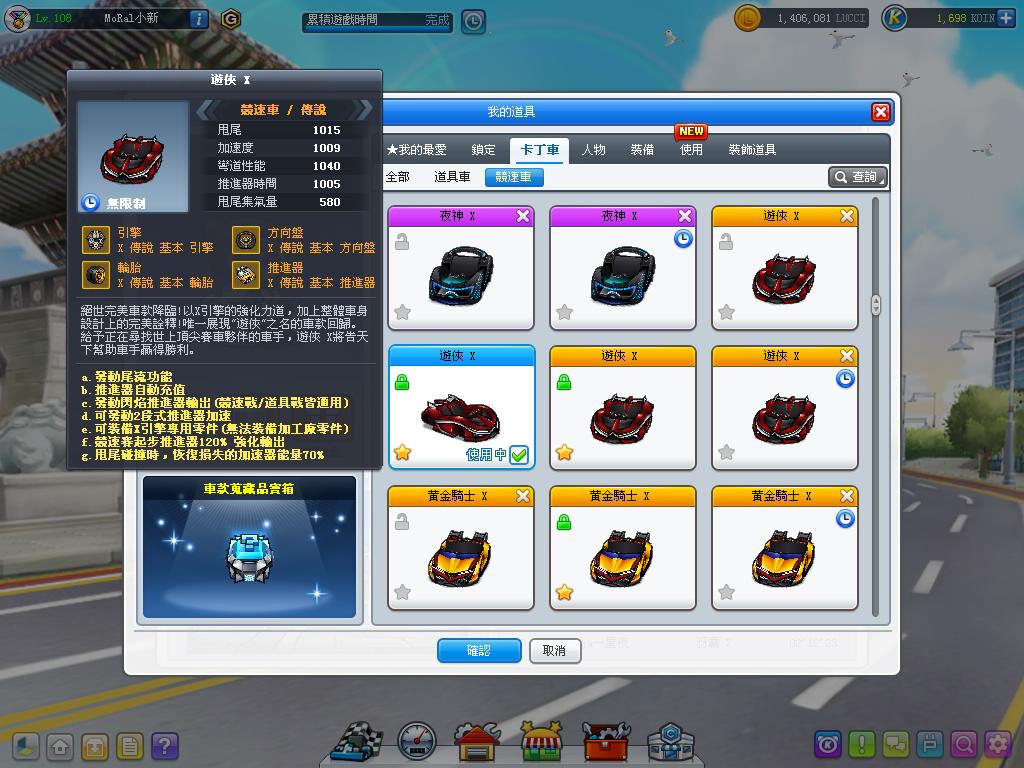Close the 我的道具 window
The width and height of the screenshot is (1024, 768).
tap(880, 112)
